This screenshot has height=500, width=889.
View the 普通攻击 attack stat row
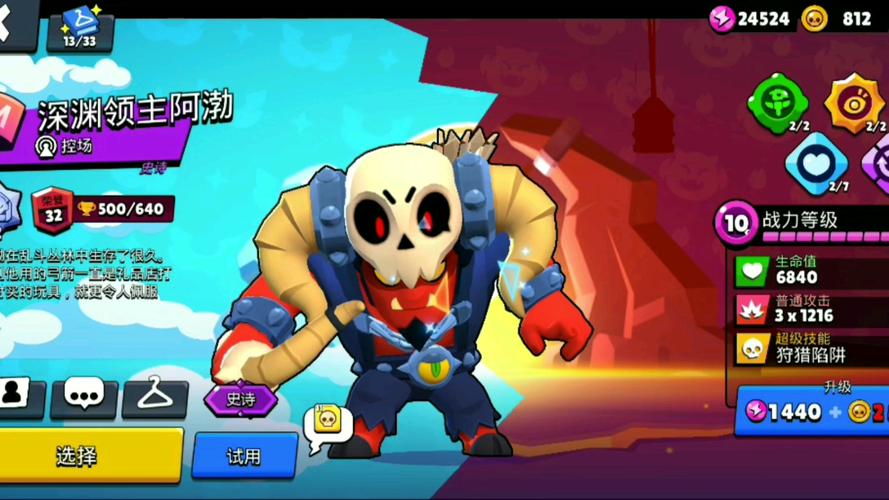coord(810,308)
